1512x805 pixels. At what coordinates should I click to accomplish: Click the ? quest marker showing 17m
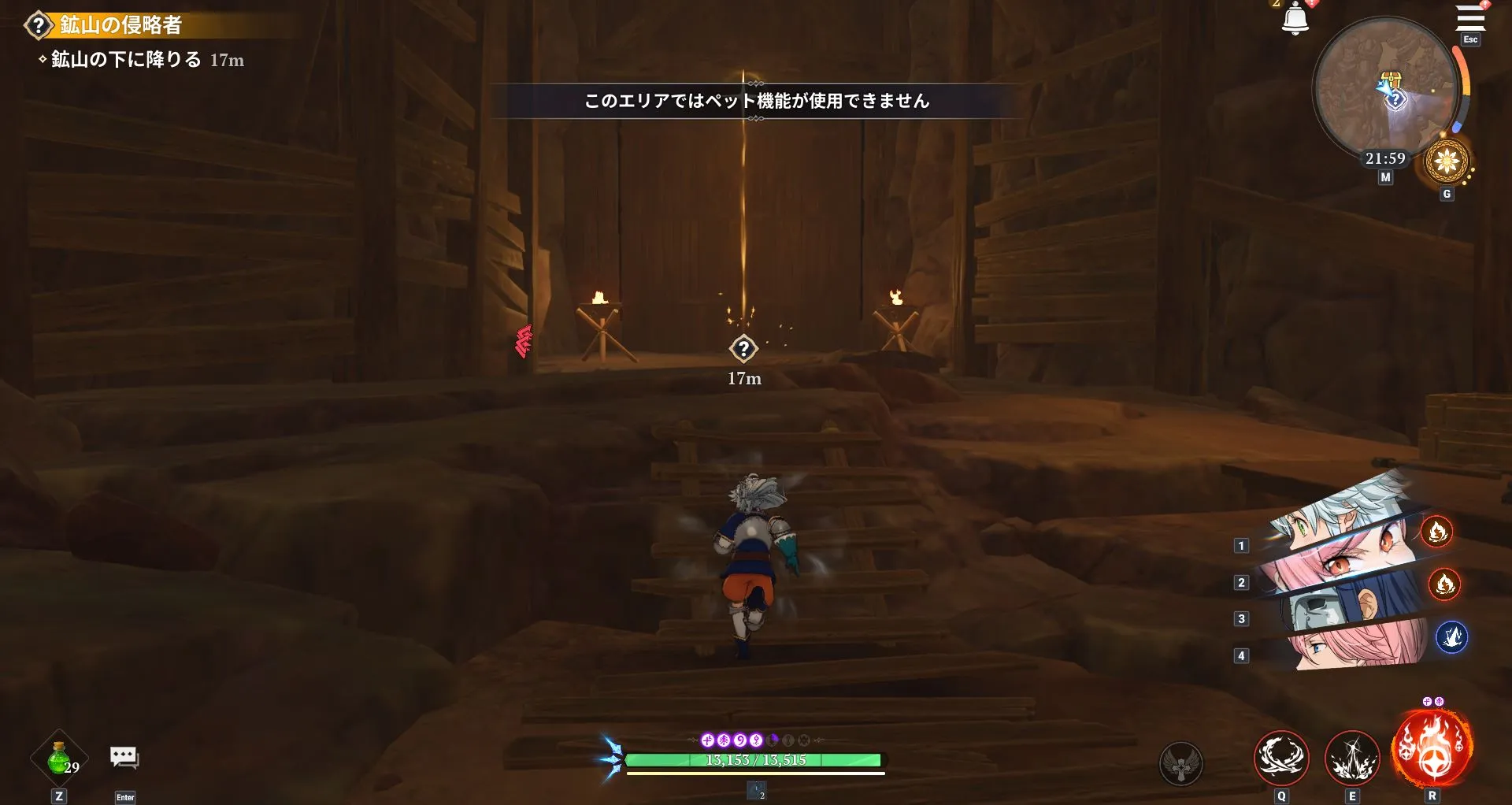pos(745,349)
